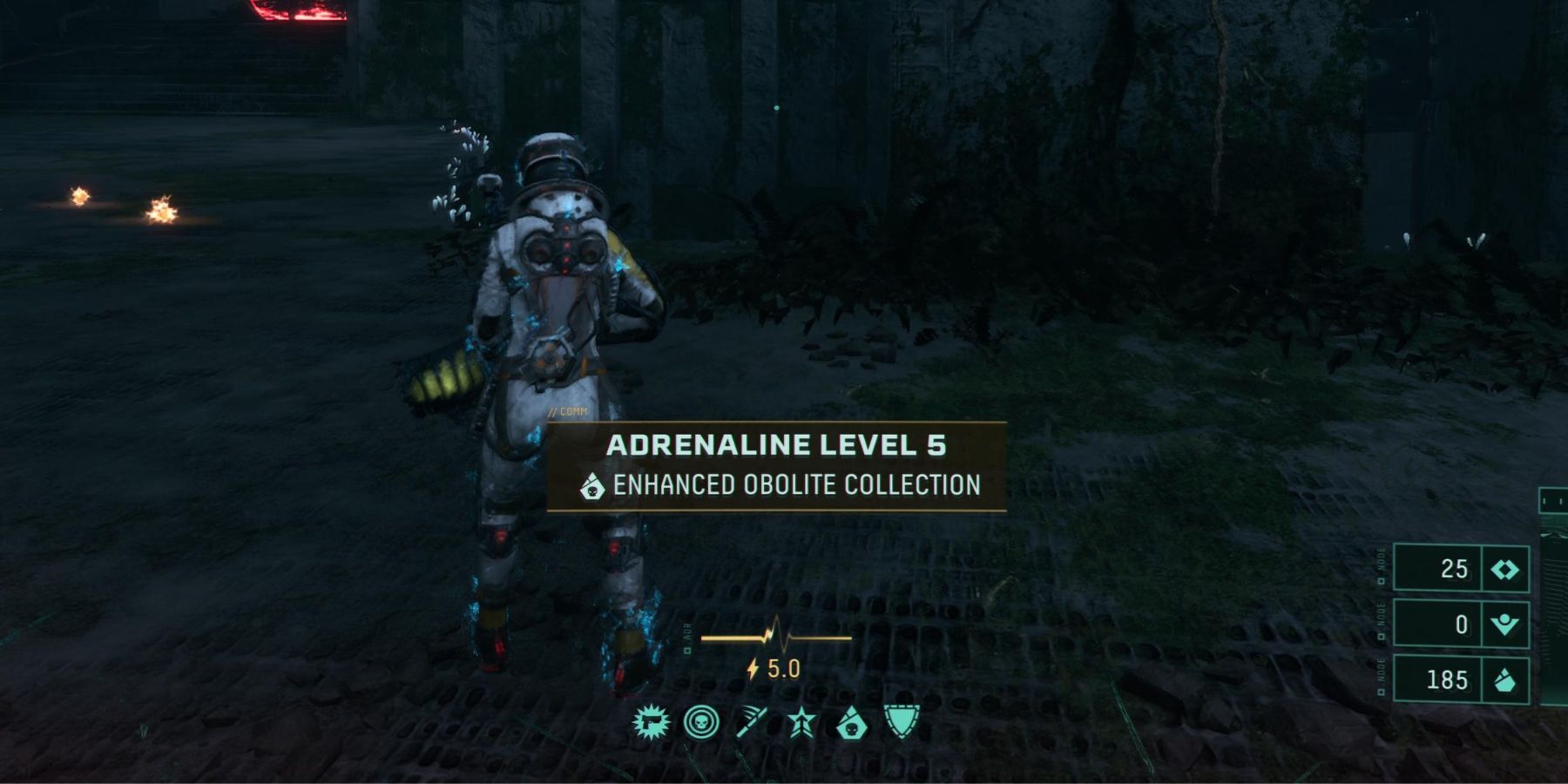
Task: Click the ether diamond resource icon
Action: [1504, 569]
